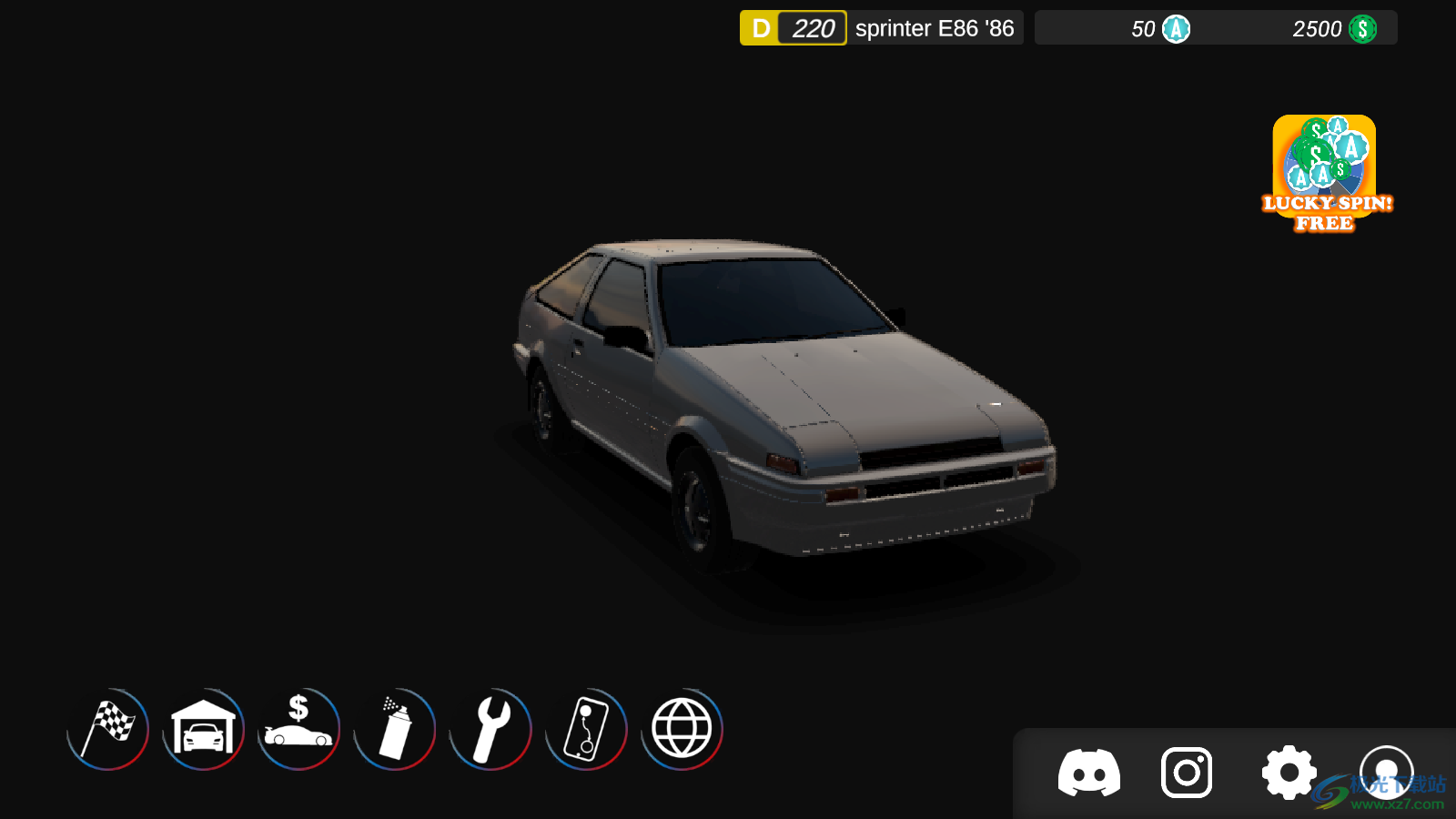This screenshot has height=819, width=1456.
Task: Open the Discord link
Action: [x=1088, y=773]
